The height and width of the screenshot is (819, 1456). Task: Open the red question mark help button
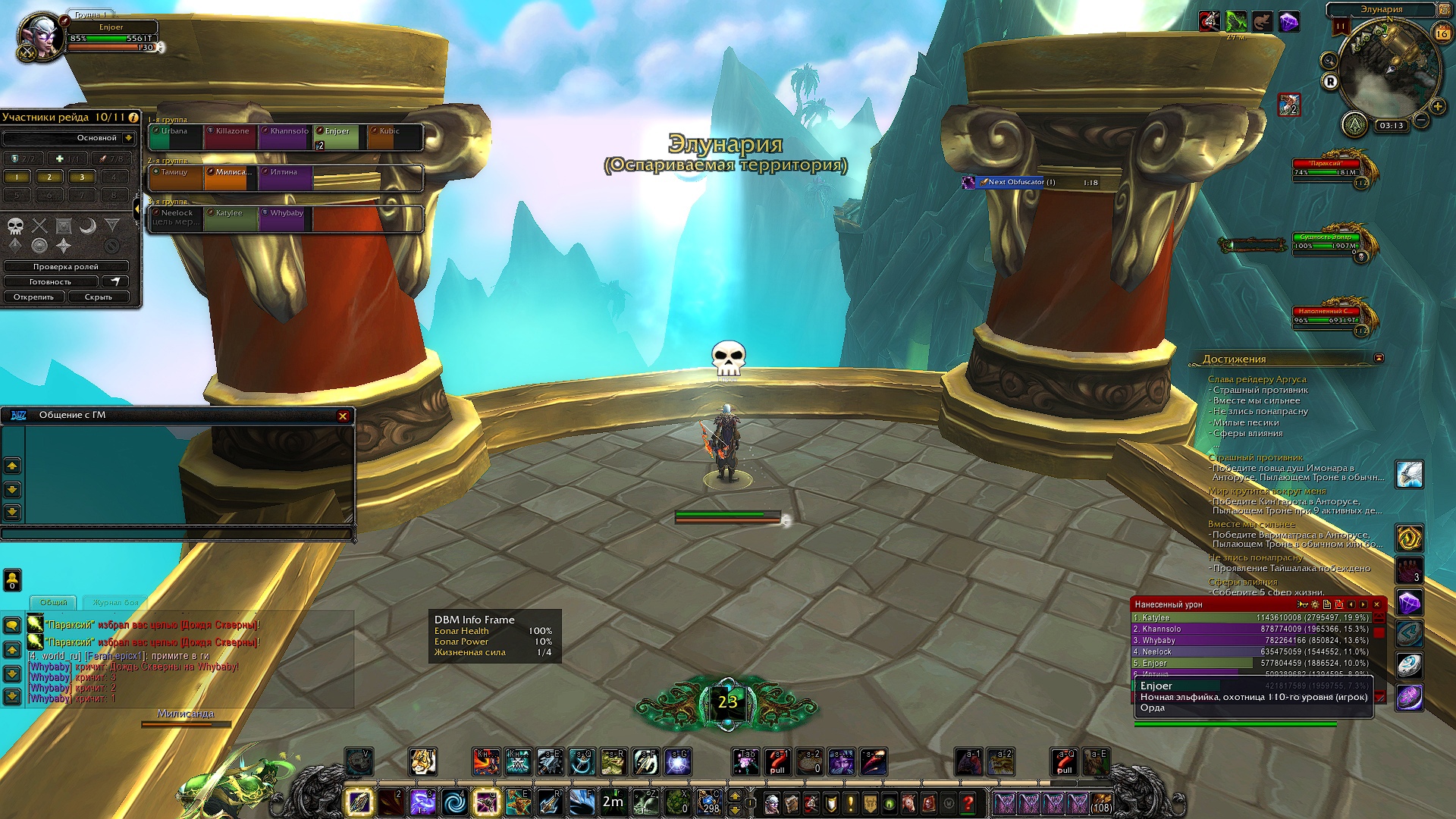968,802
